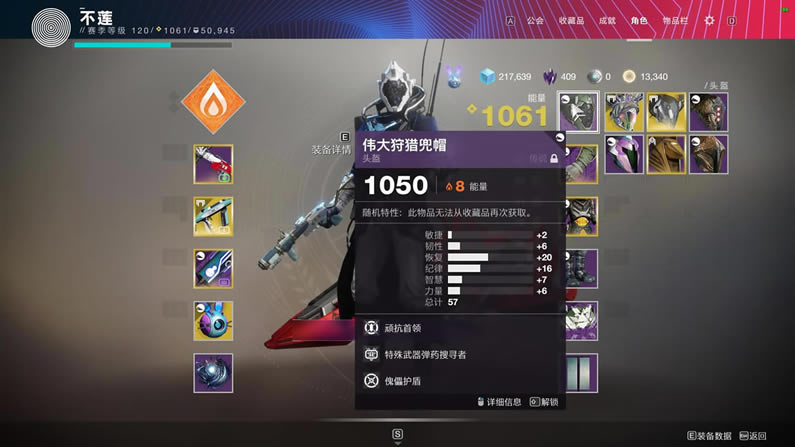The width and height of the screenshot is (795, 447).
Task: Open the 公会 clan tab
Action: pos(535,20)
